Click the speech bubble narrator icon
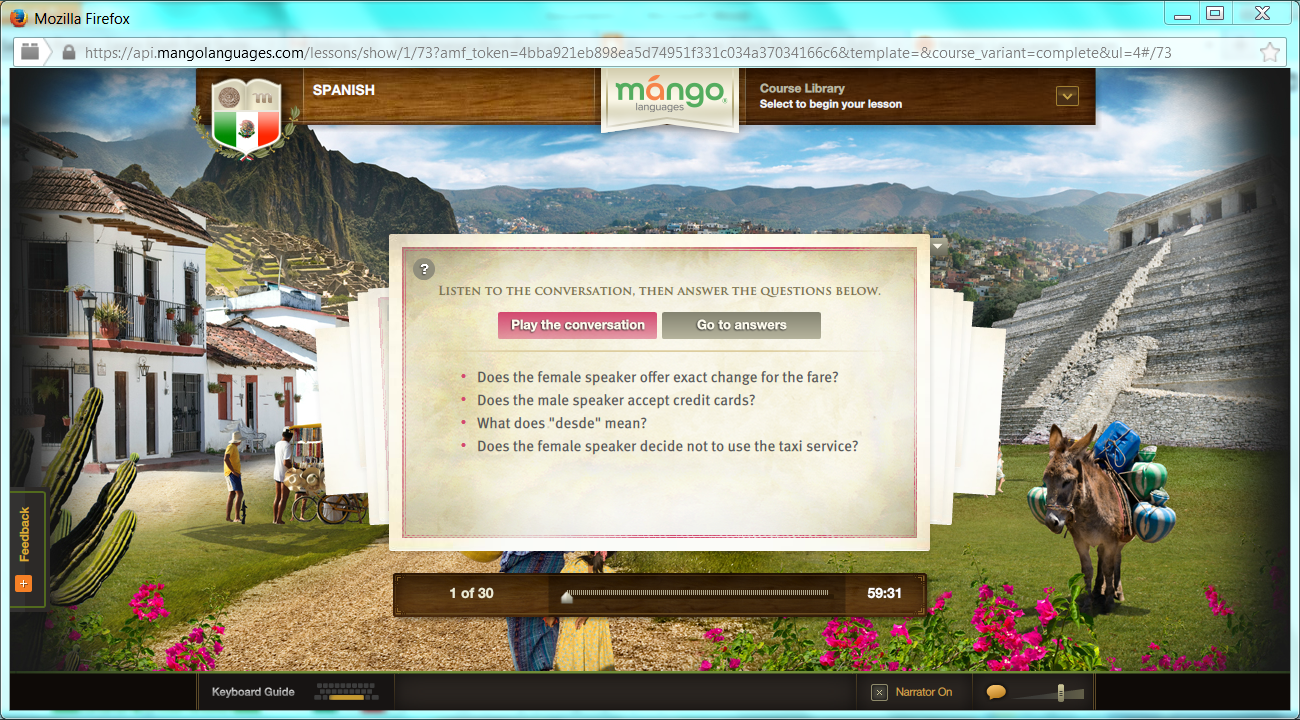The image size is (1300, 720). (996, 691)
